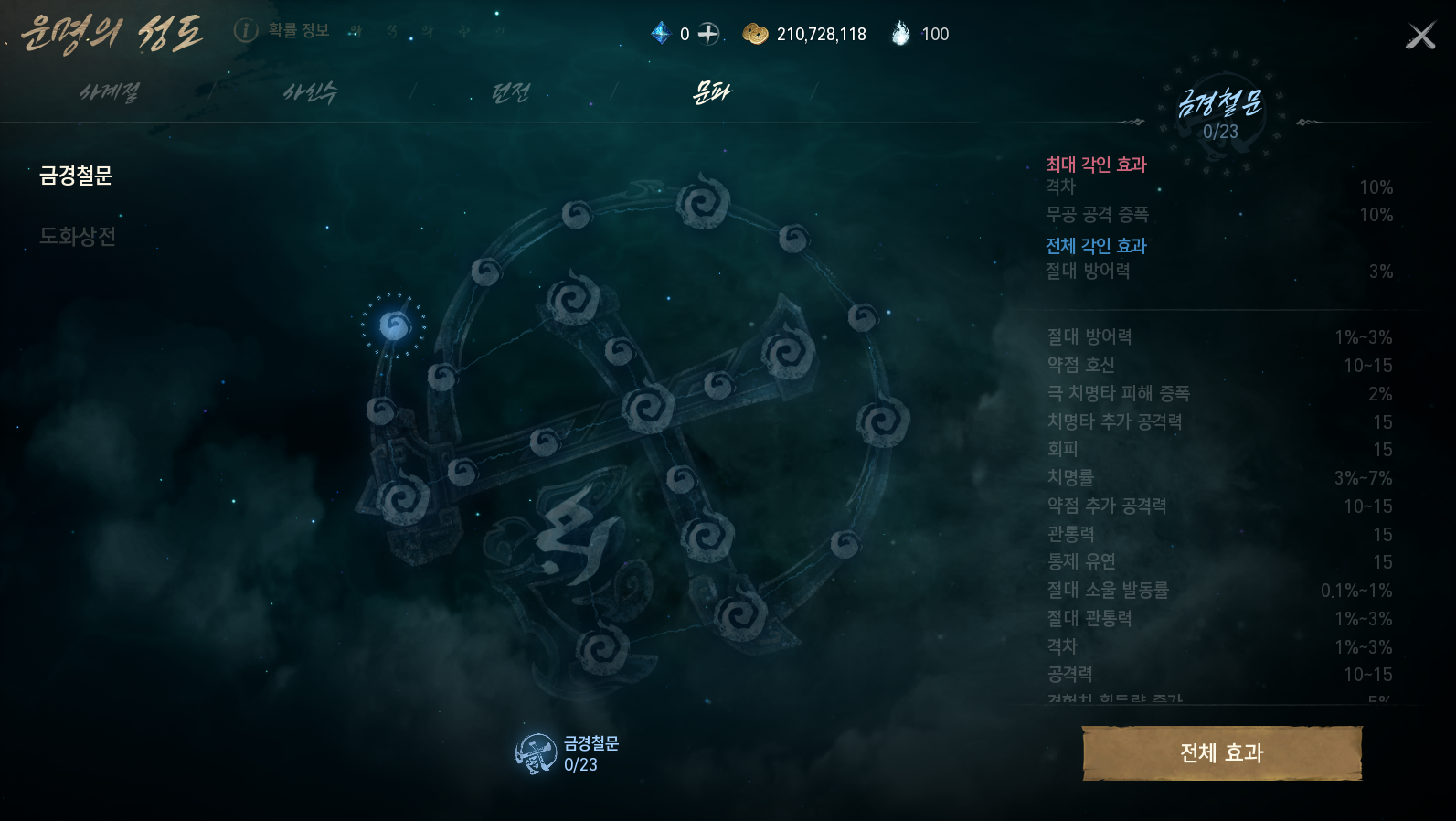
Task: Open 확률 정보 probability info
Action: click(282, 31)
